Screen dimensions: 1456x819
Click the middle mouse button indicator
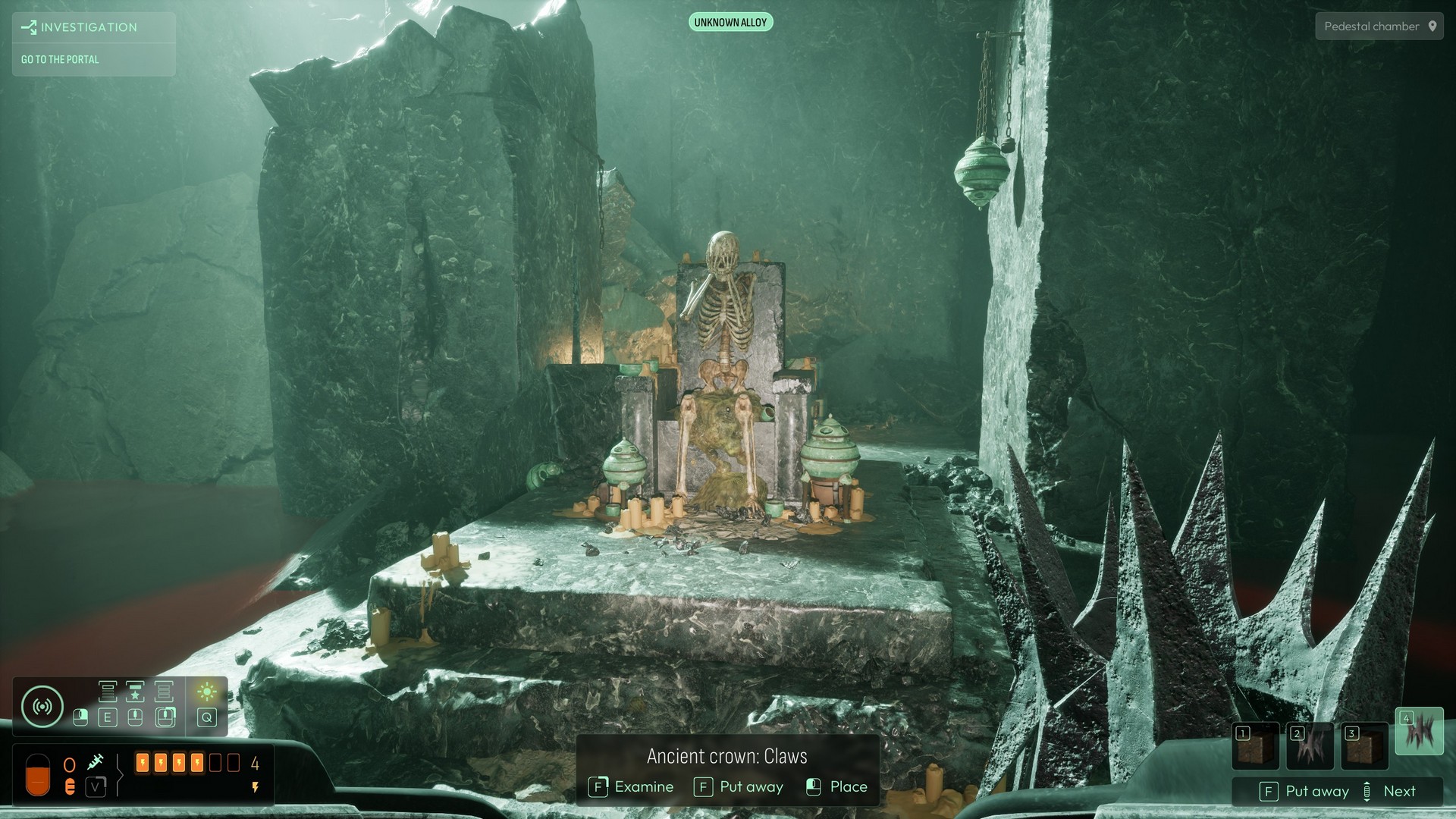135,717
